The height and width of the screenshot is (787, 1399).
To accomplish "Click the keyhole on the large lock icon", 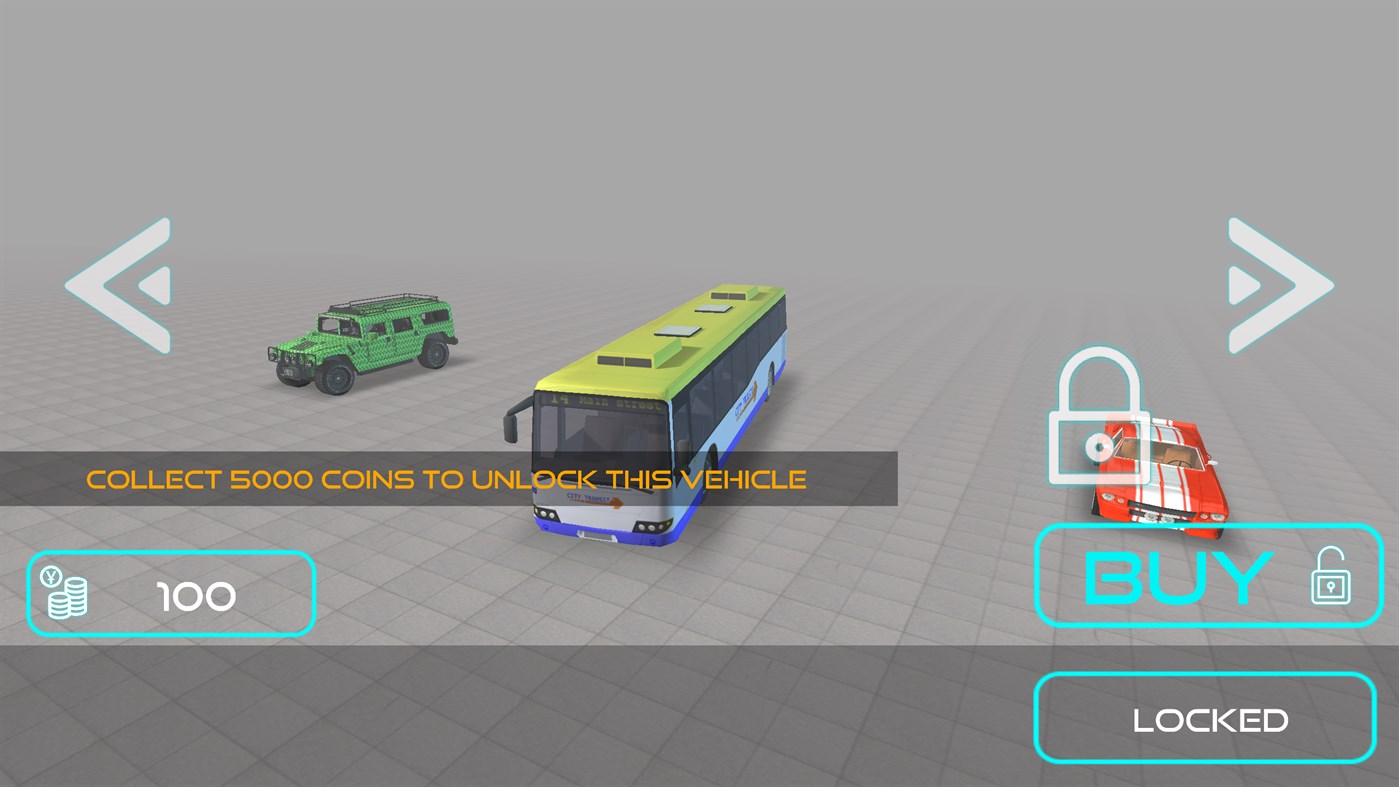I will point(1097,445).
